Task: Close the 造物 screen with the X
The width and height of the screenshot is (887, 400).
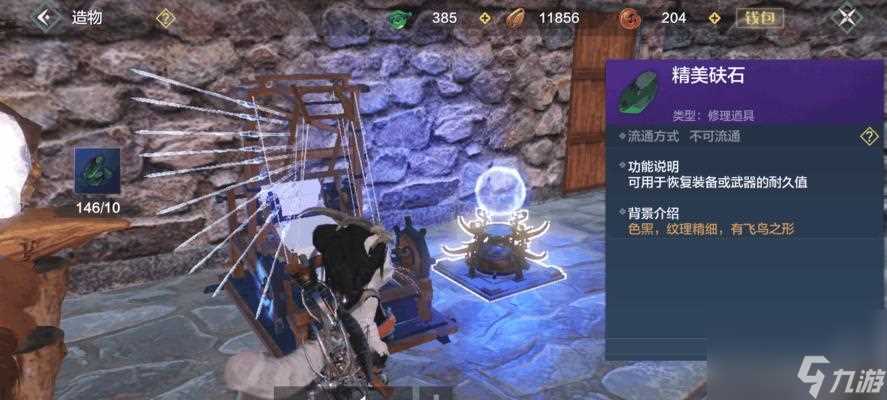Action: coord(848,17)
